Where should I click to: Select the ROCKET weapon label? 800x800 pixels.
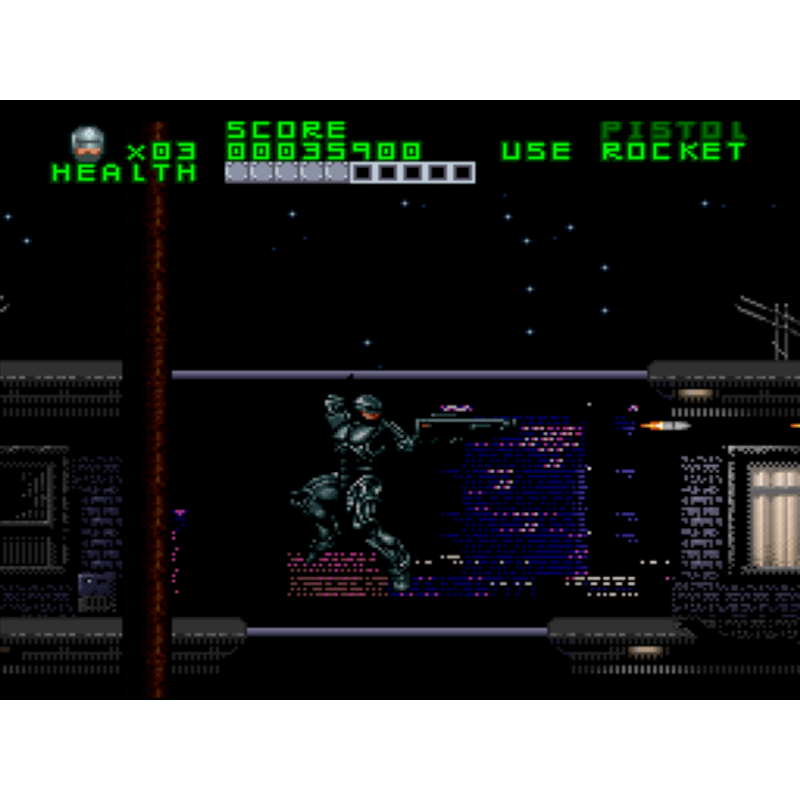click(x=673, y=152)
